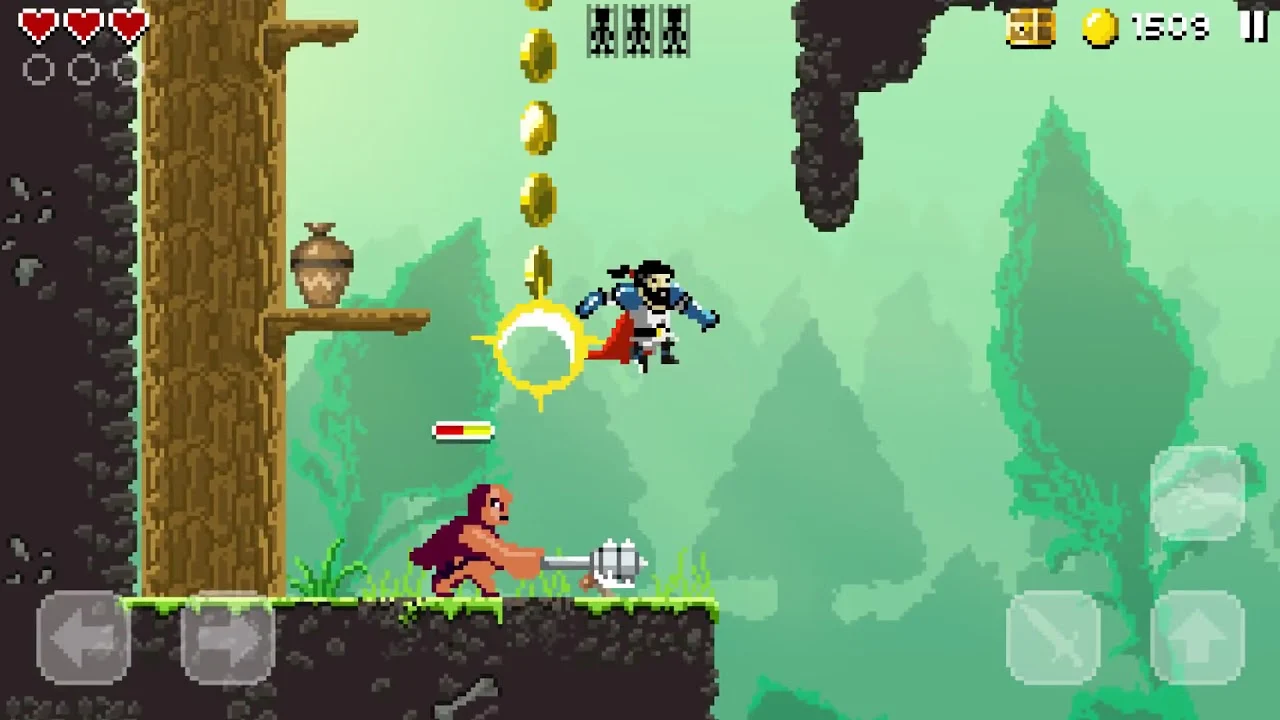Jump using the up arrow button

pos(1197,637)
